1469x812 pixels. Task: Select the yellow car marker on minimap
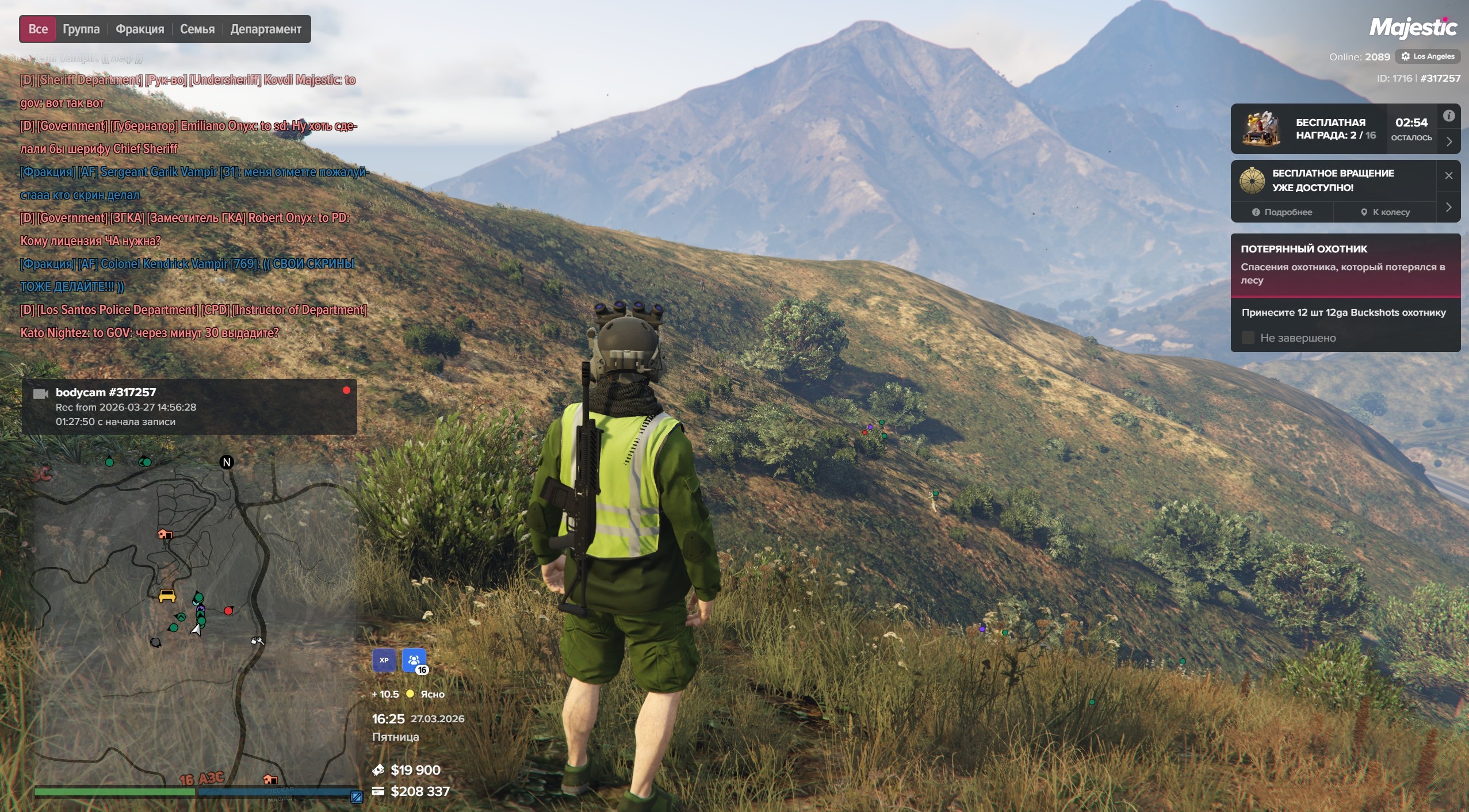(x=167, y=596)
